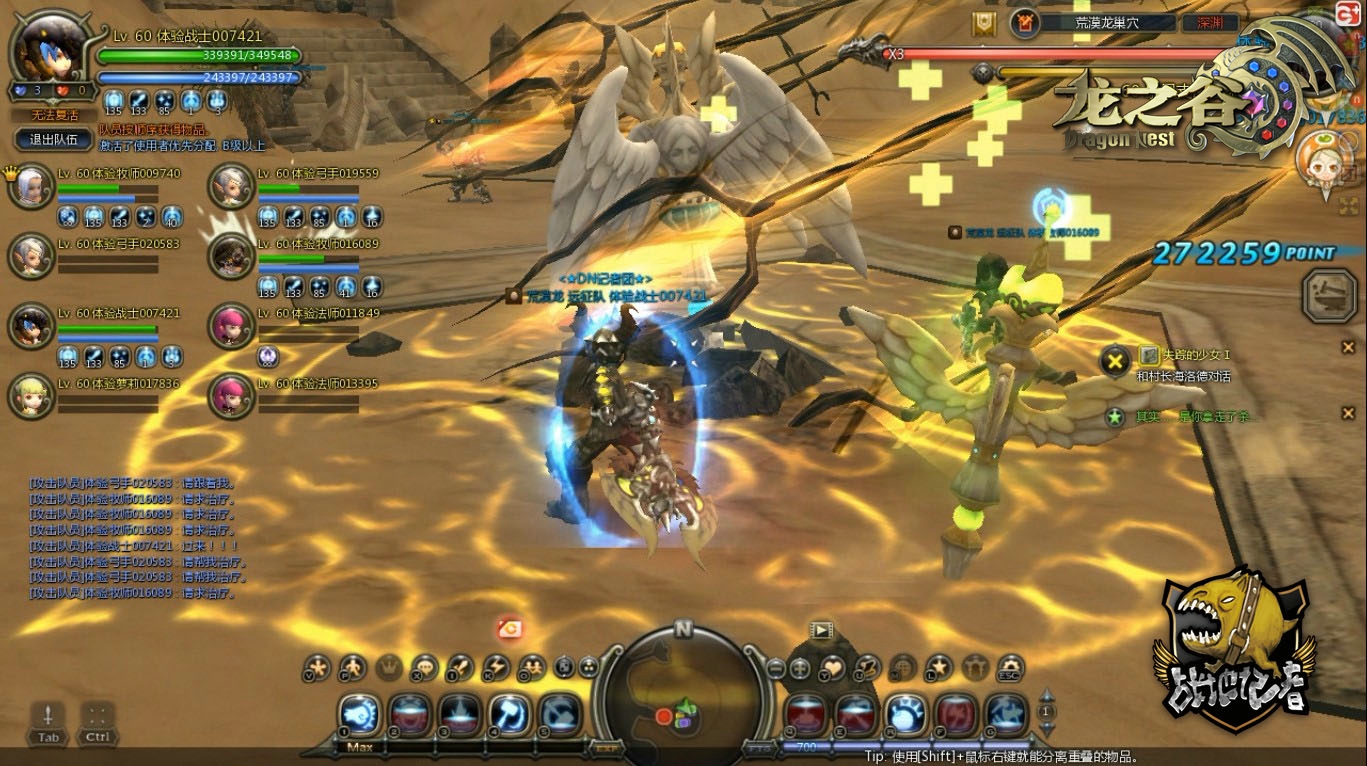Activate the bright burst skill on the right hotbar
The height and width of the screenshot is (766, 1367).
click(905, 714)
